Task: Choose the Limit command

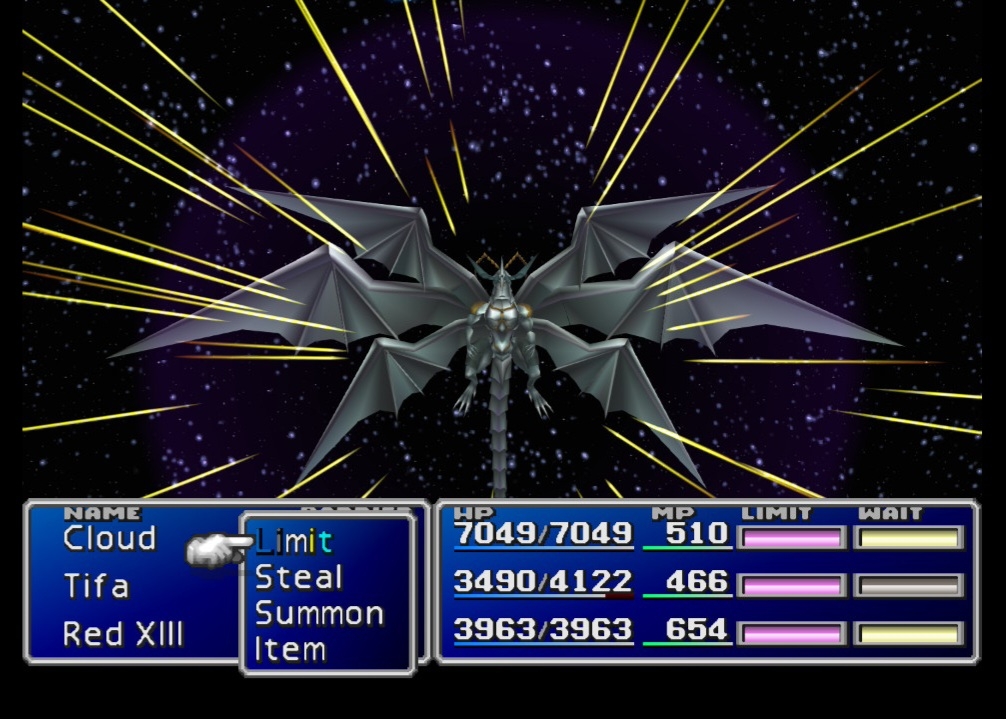Action: pos(293,541)
